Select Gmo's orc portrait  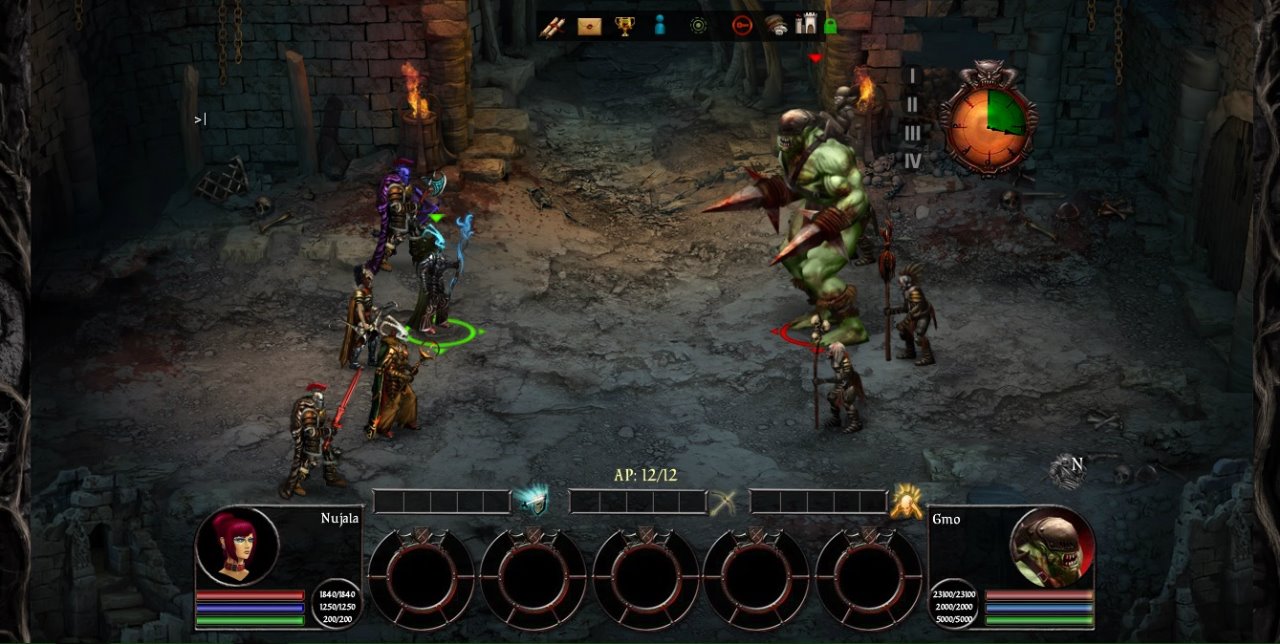1050,546
